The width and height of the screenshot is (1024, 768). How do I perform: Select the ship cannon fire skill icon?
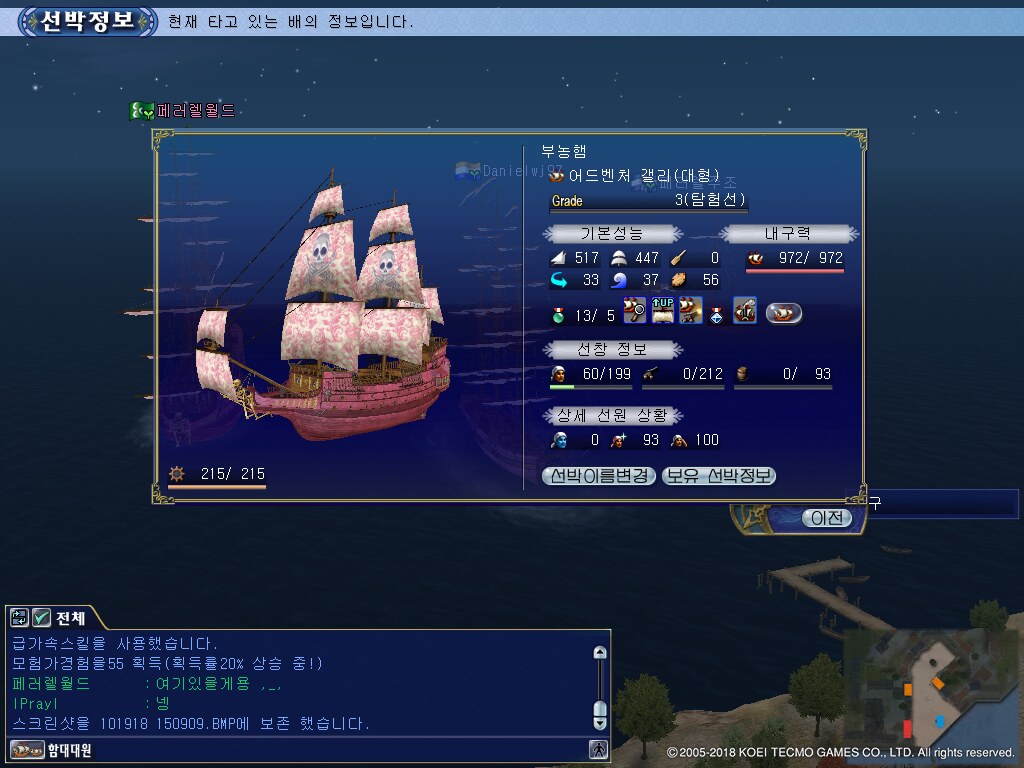[691, 311]
